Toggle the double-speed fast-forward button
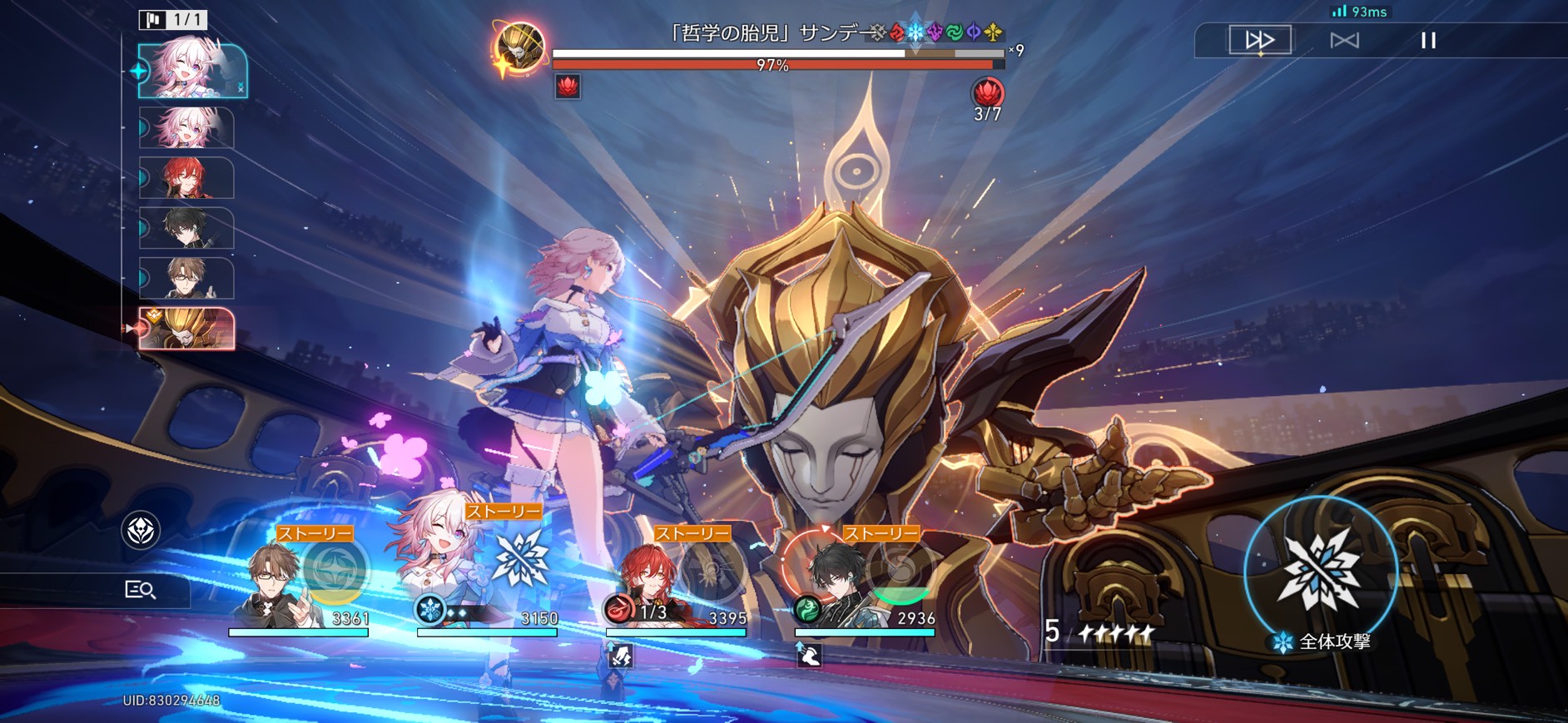 tap(1260, 40)
